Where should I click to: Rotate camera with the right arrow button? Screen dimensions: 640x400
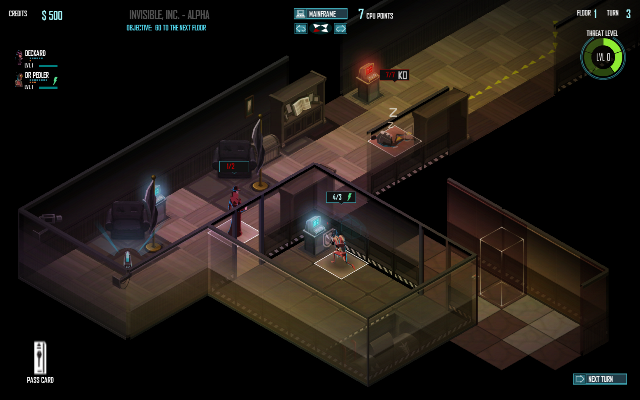click(340, 29)
